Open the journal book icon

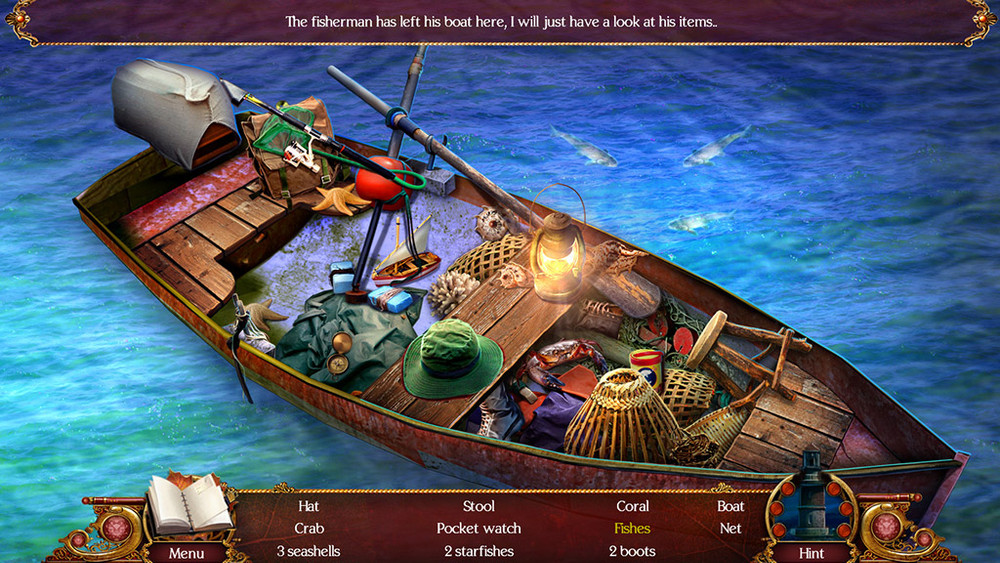click(188, 504)
